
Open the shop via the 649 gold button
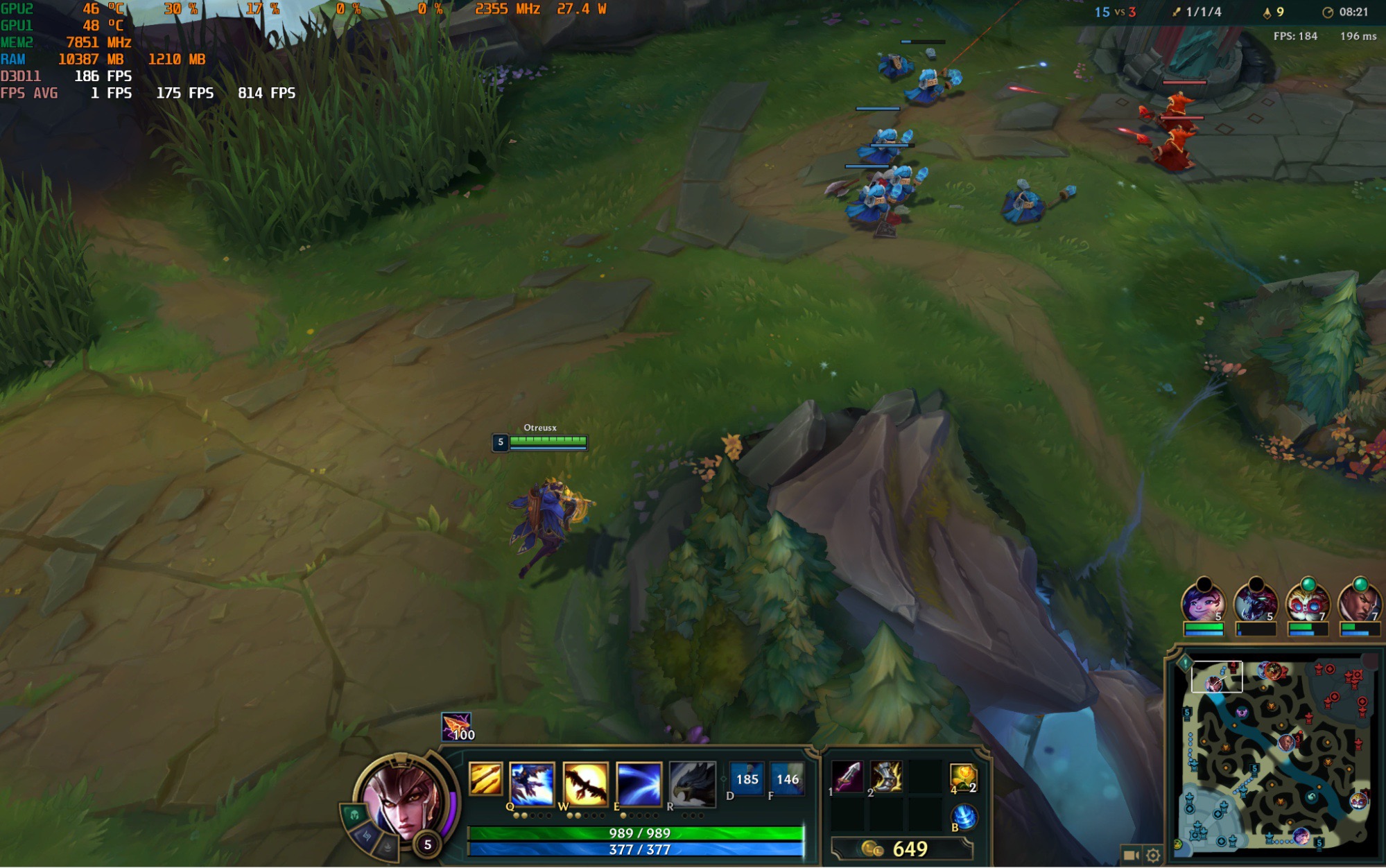pyautogui.click(x=901, y=849)
